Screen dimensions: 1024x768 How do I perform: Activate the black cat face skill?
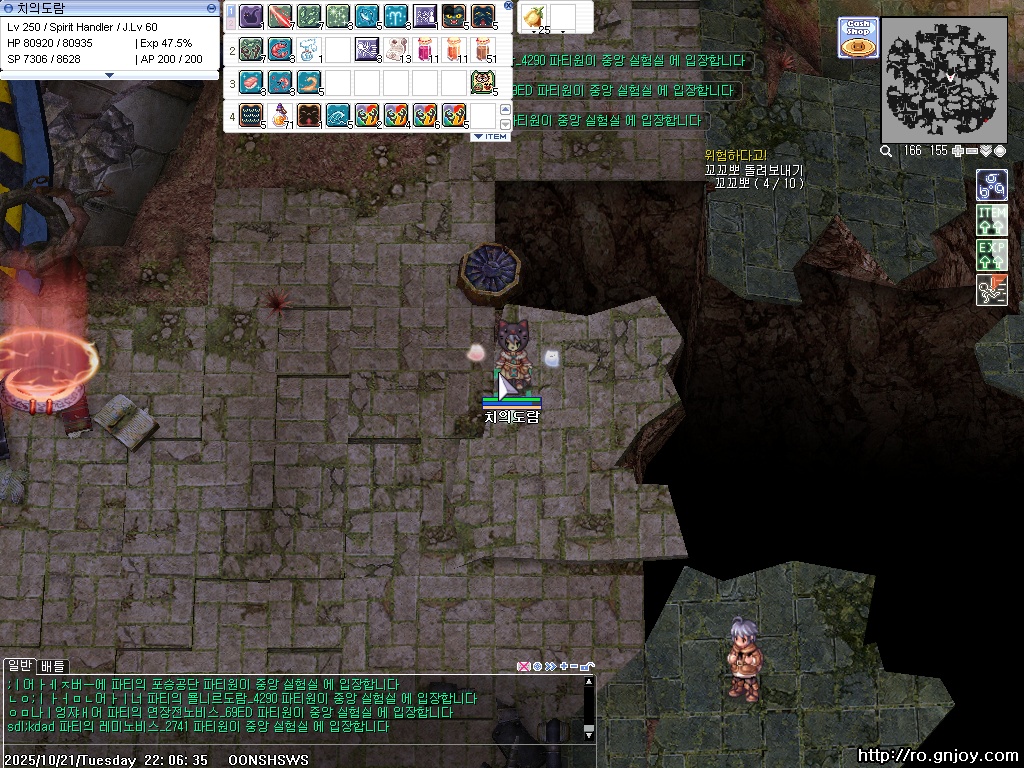pyautogui.click(x=453, y=16)
